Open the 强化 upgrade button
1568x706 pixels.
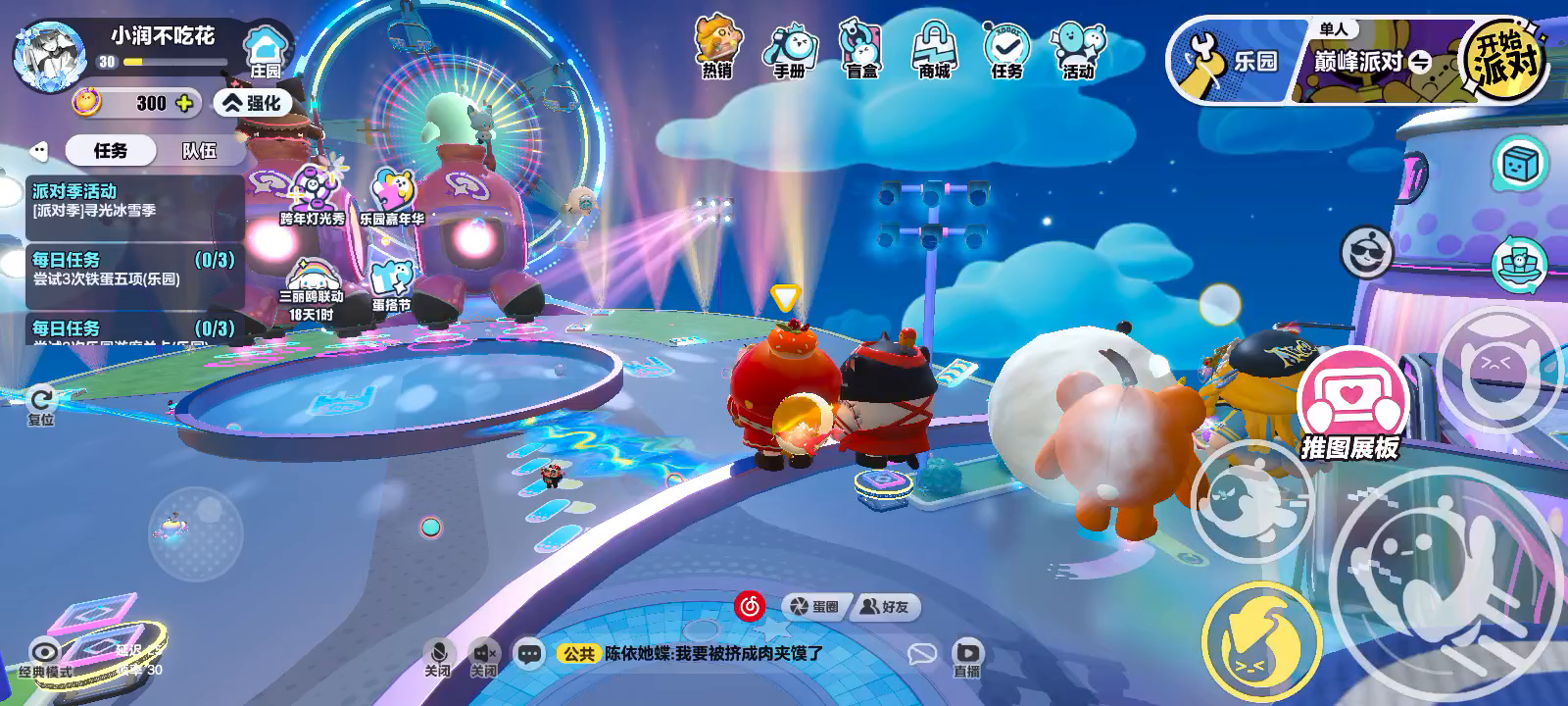pos(253,103)
